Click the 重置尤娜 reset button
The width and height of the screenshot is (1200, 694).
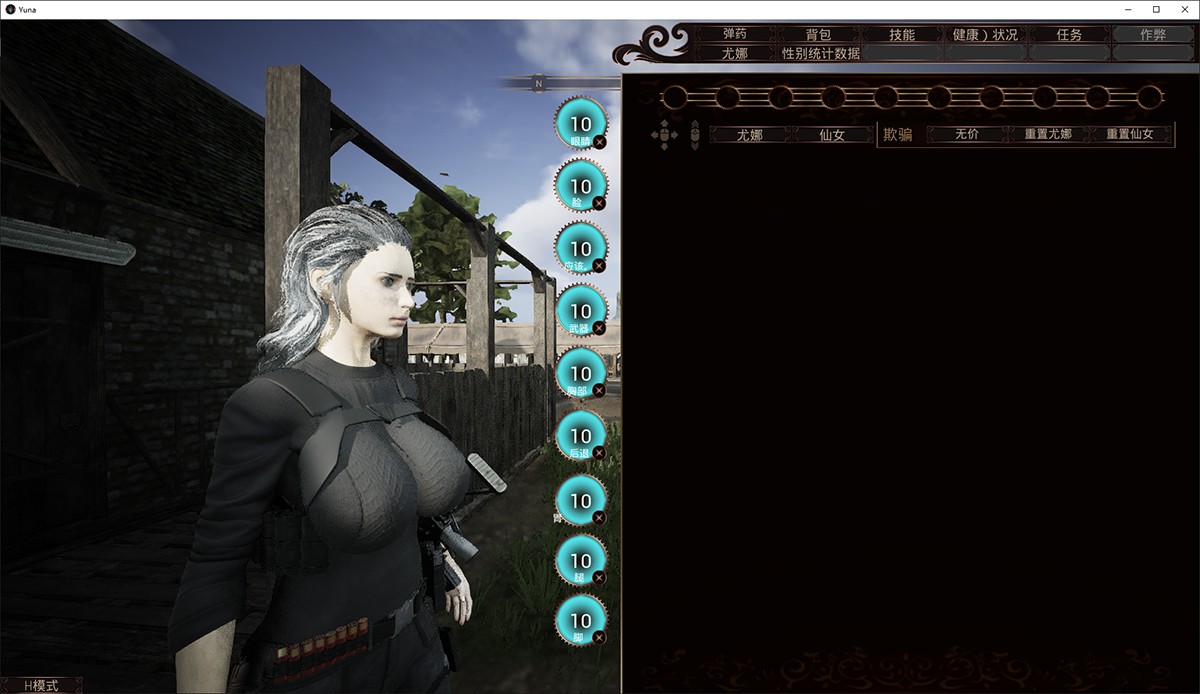pyautogui.click(x=1048, y=134)
